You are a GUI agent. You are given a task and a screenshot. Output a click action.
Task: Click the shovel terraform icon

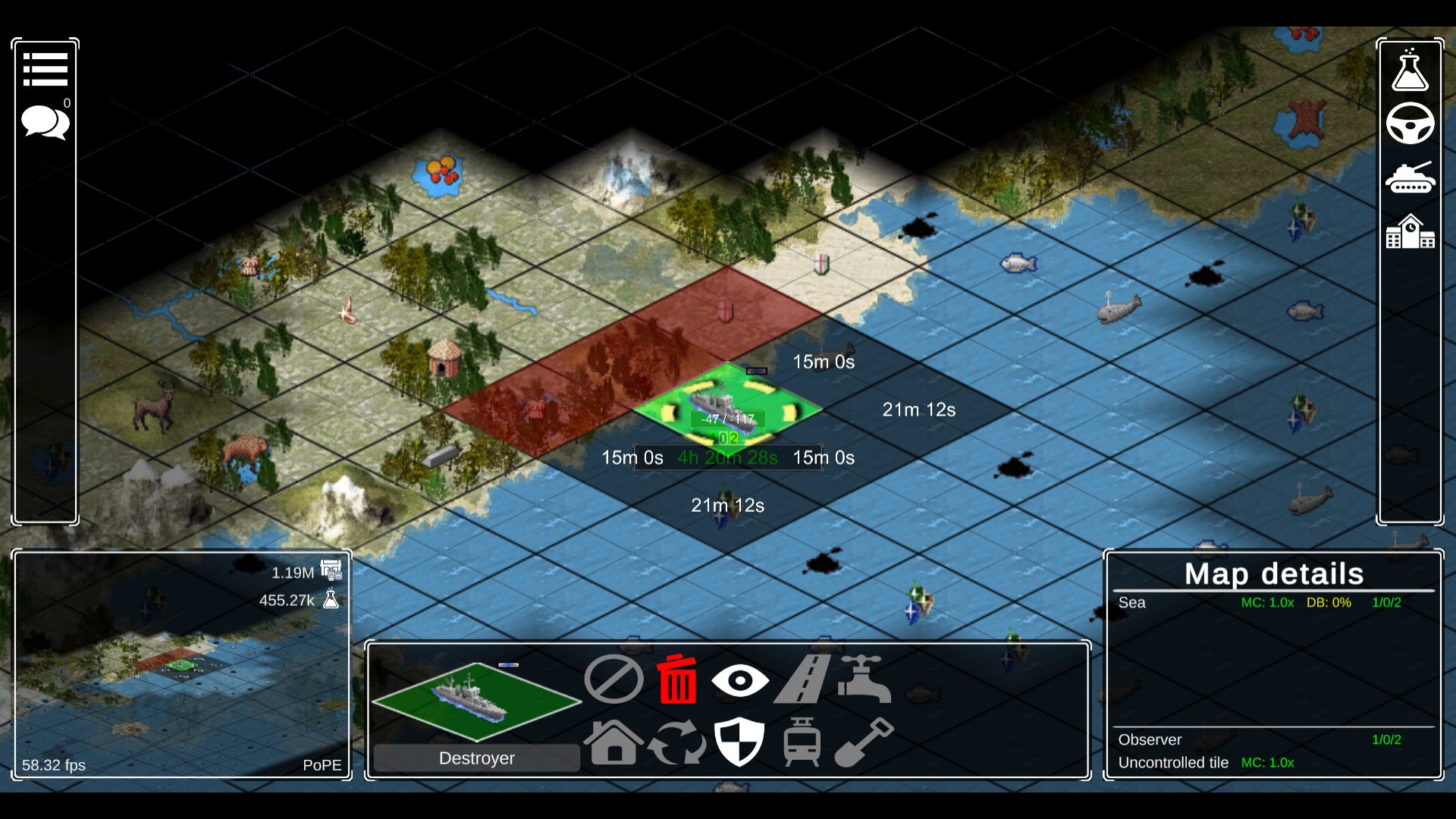(864, 743)
